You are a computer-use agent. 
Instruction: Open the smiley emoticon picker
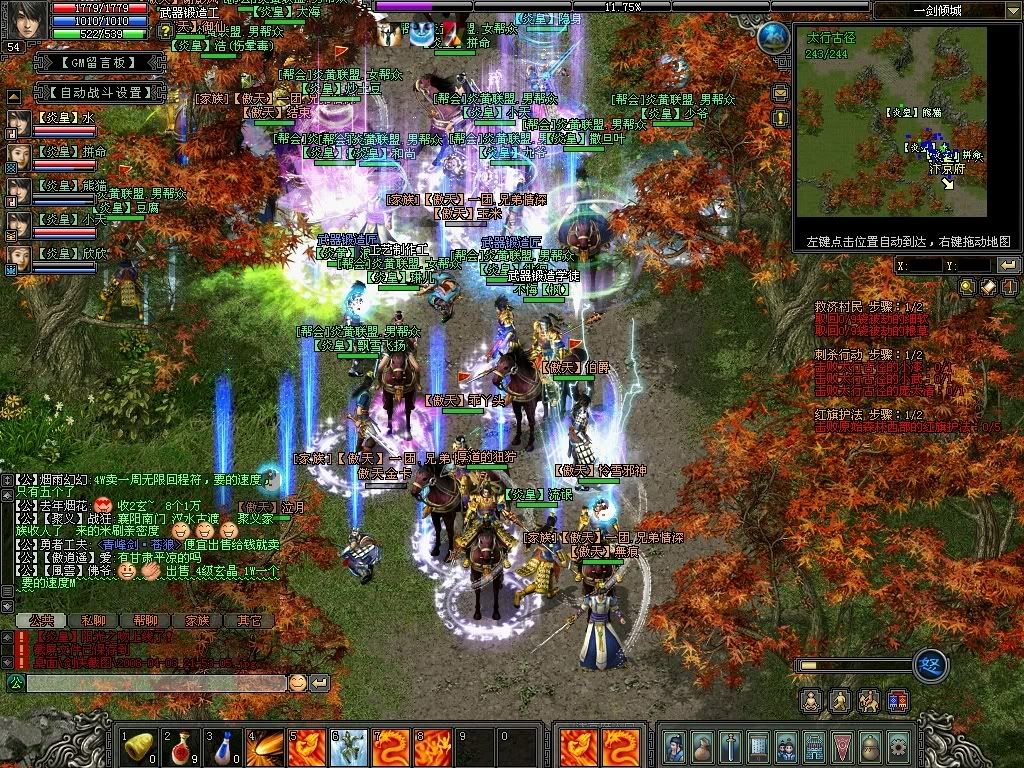pos(298,683)
